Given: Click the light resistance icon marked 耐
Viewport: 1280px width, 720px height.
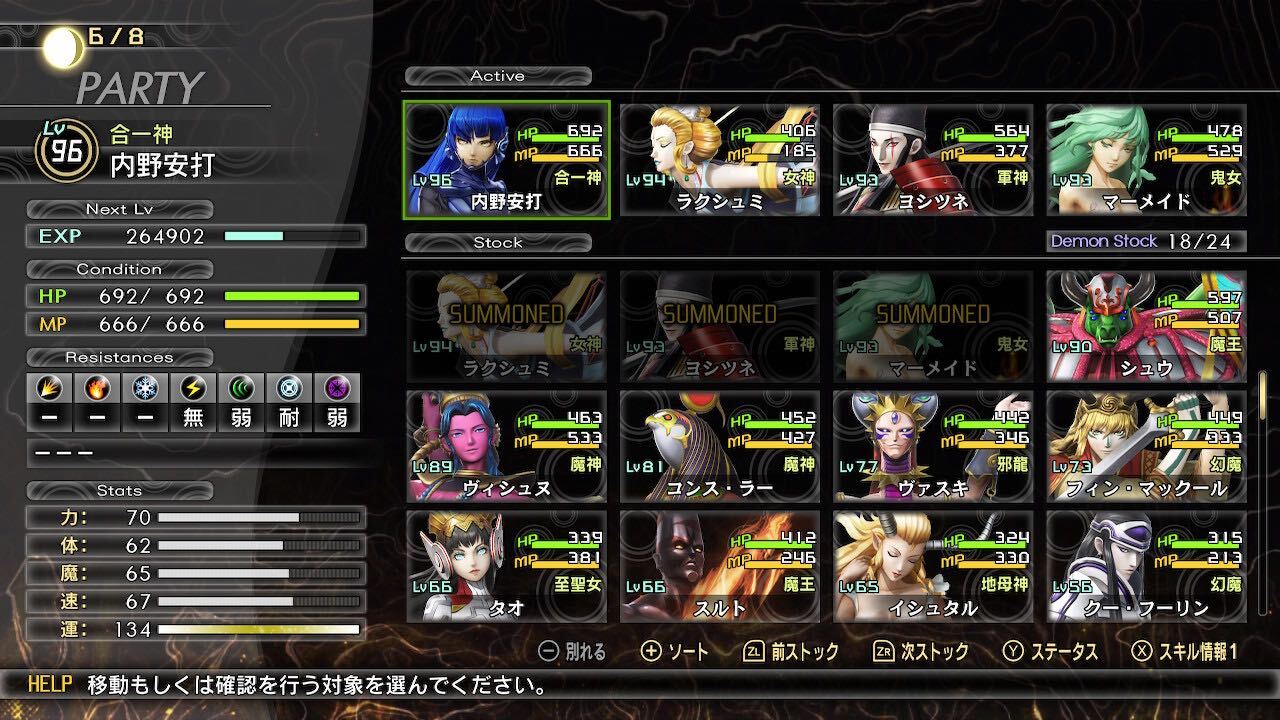Looking at the screenshot, I should click(x=288, y=385).
